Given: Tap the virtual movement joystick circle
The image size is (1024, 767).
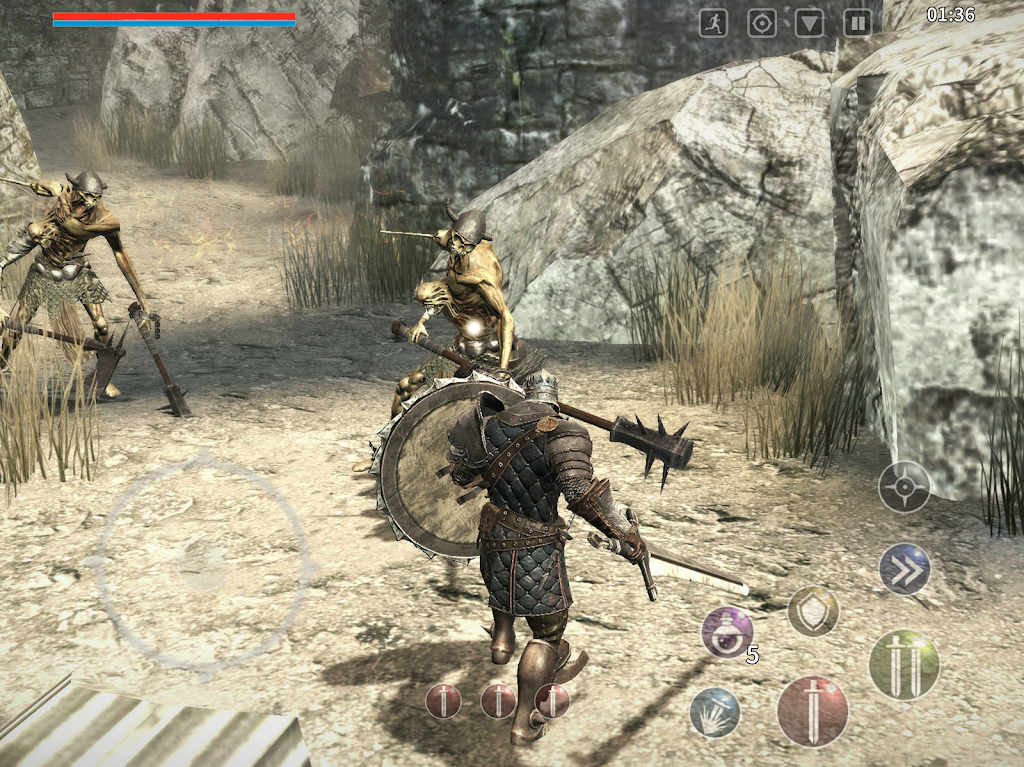Looking at the screenshot, I should tap(203, 566).
